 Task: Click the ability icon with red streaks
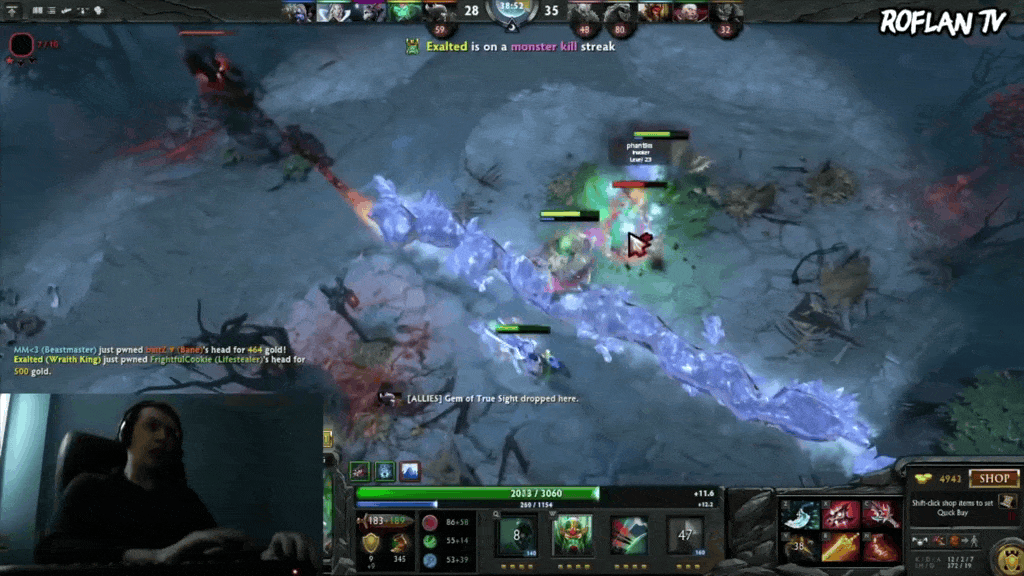[x=629, y=535]
